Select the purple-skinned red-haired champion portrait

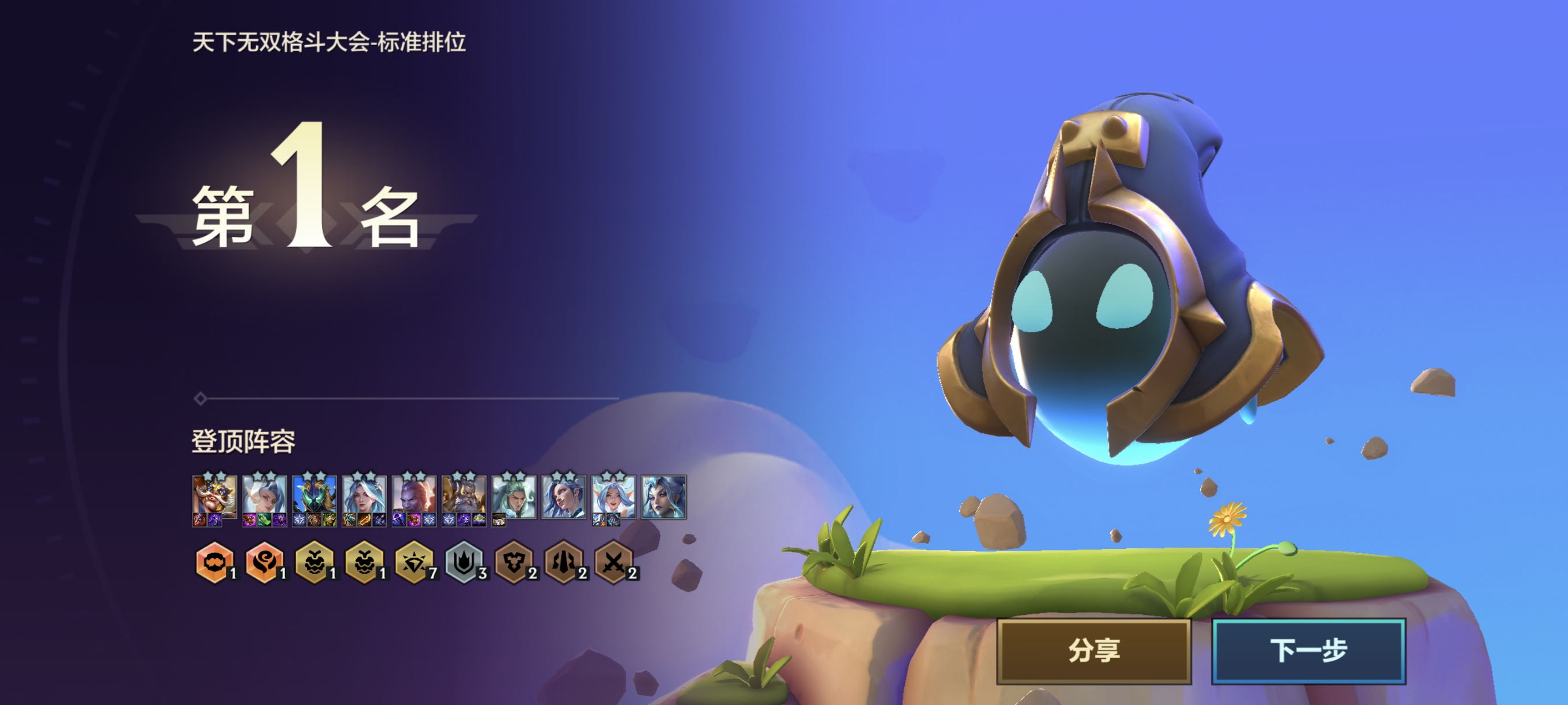pyautogui.click(x=414, y=496)
